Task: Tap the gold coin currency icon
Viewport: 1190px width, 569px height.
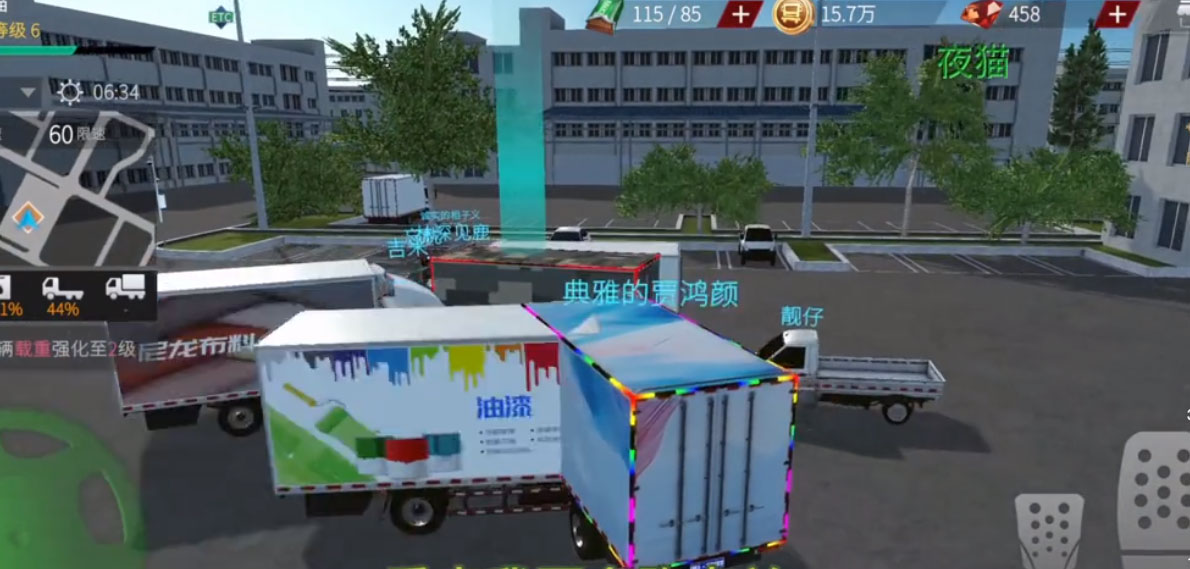Action: click(x=791, y=15)
